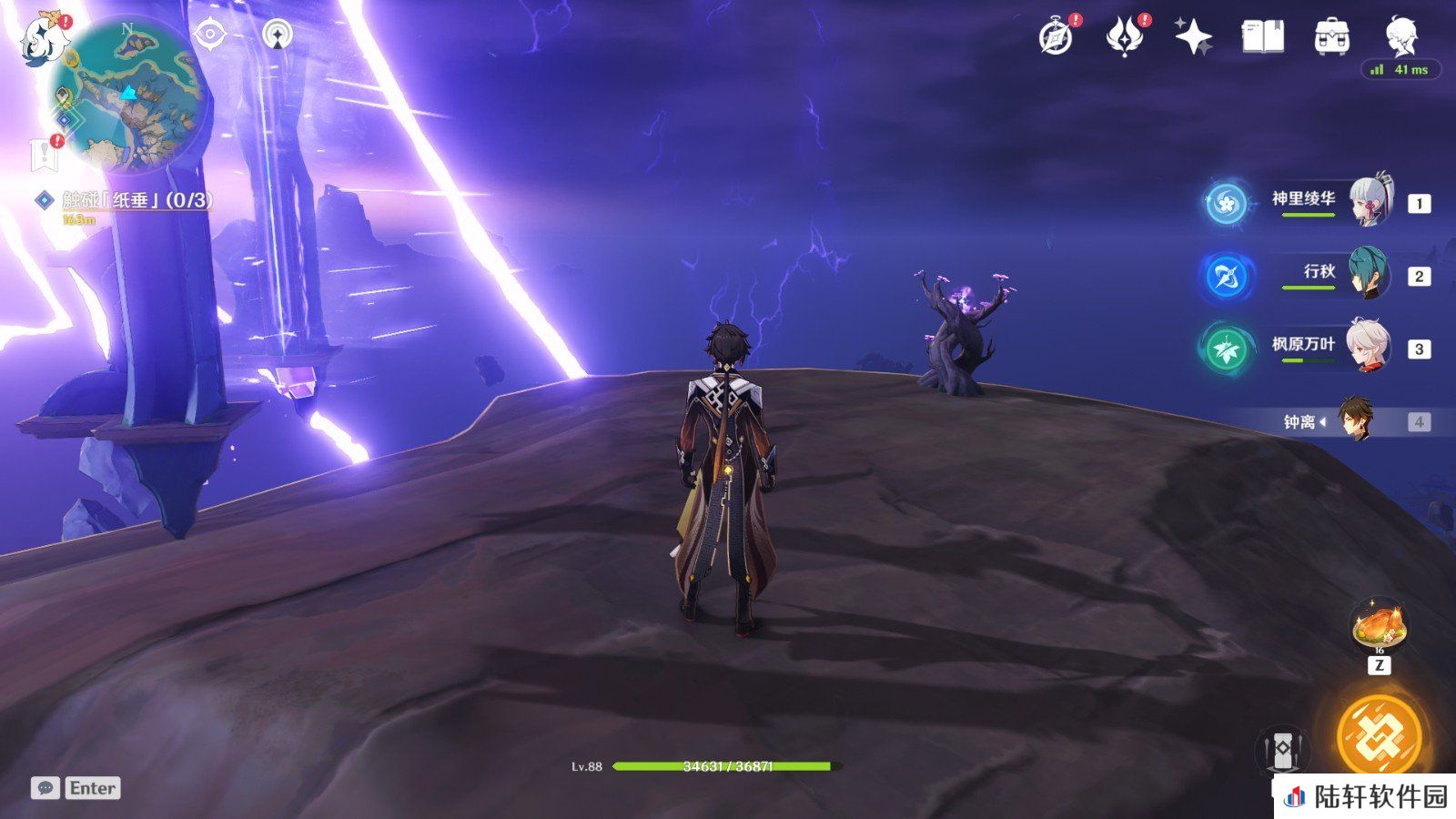Open the inventory backpack icon
The width and height of the screenshot is (1456, 819).
[1331, 38]
